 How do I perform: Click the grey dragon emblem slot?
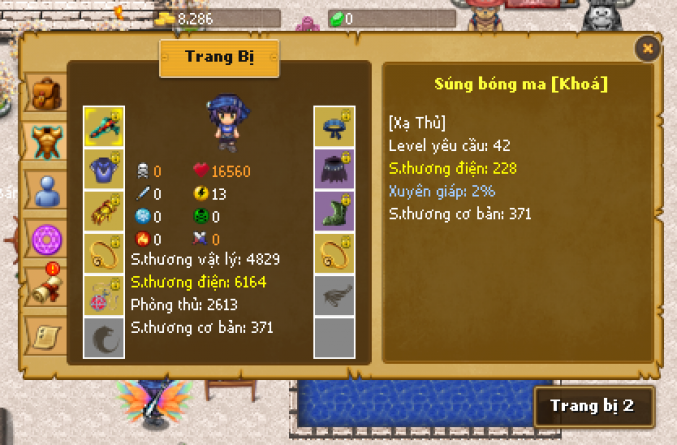coord(104,337)
